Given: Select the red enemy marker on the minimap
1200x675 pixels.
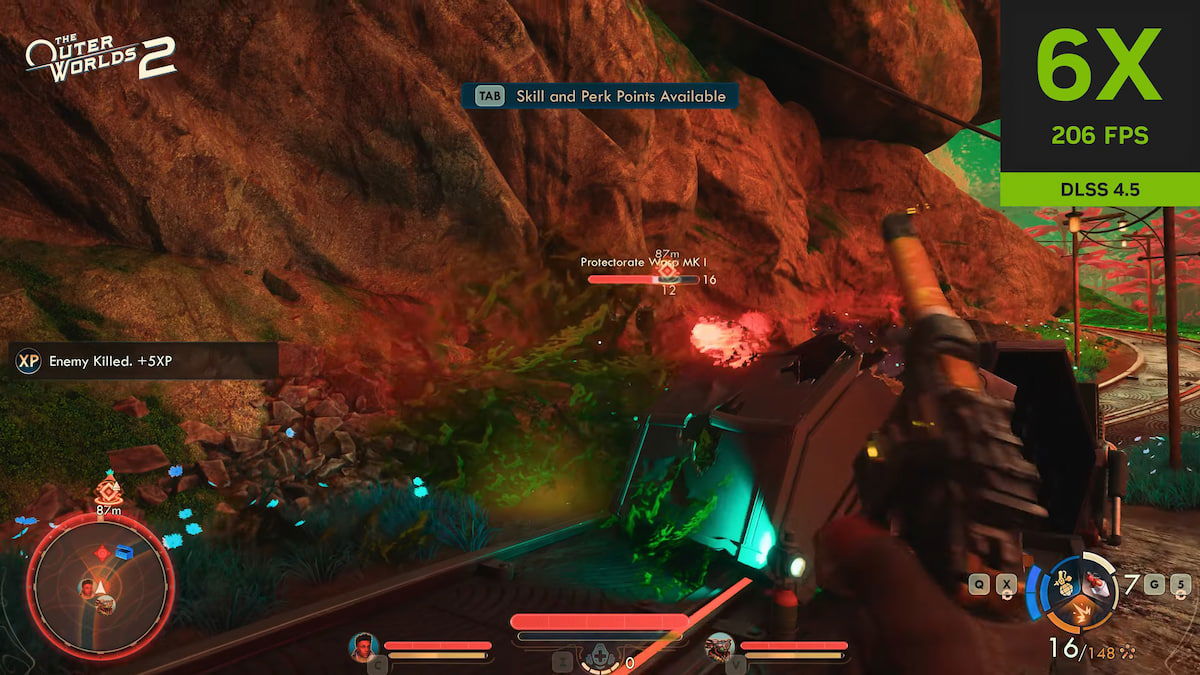Looking at the screenshot, I should 100,552.
